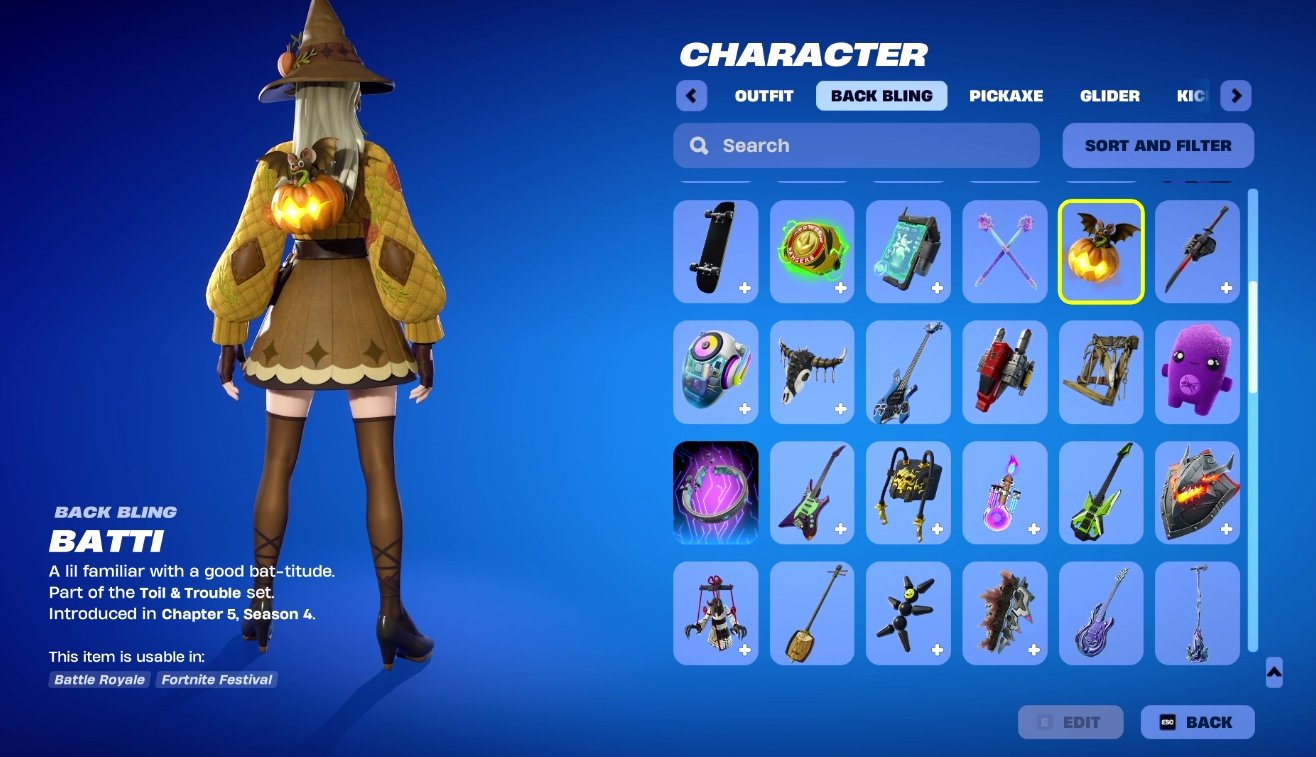Select the equipped Batti pumpkin back bling
This screenshot has width=1316, height=757.
pyautogui.click(x=1100, y=251)
